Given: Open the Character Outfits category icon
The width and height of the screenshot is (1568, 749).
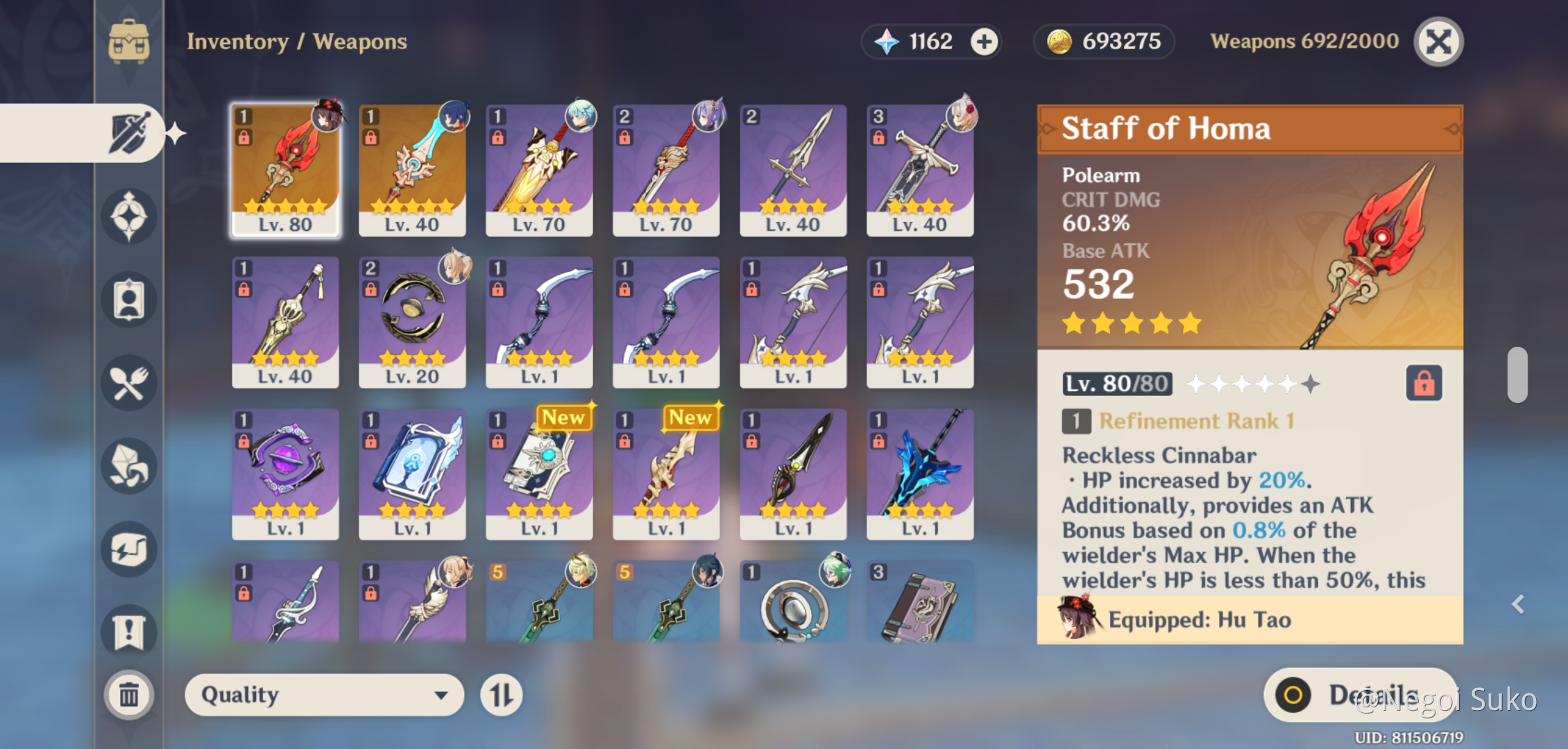Looking at the screenshot, I should [x=128, y=298].
